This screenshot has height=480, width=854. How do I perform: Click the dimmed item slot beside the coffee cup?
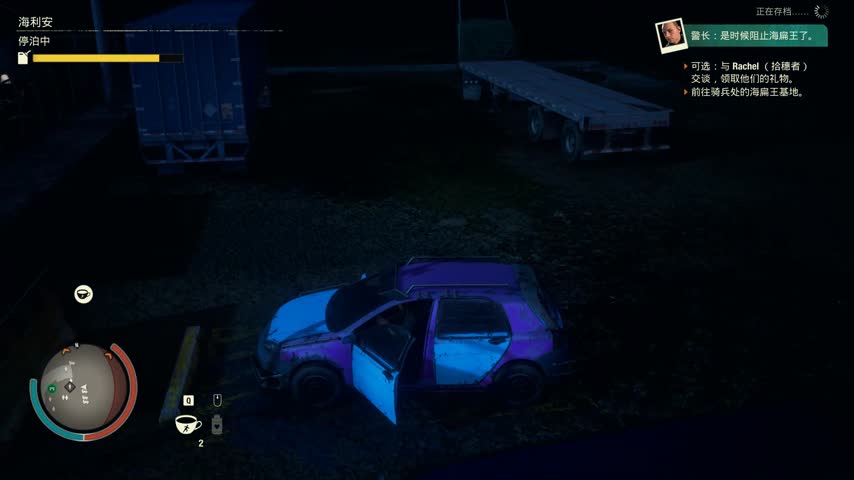217,425
